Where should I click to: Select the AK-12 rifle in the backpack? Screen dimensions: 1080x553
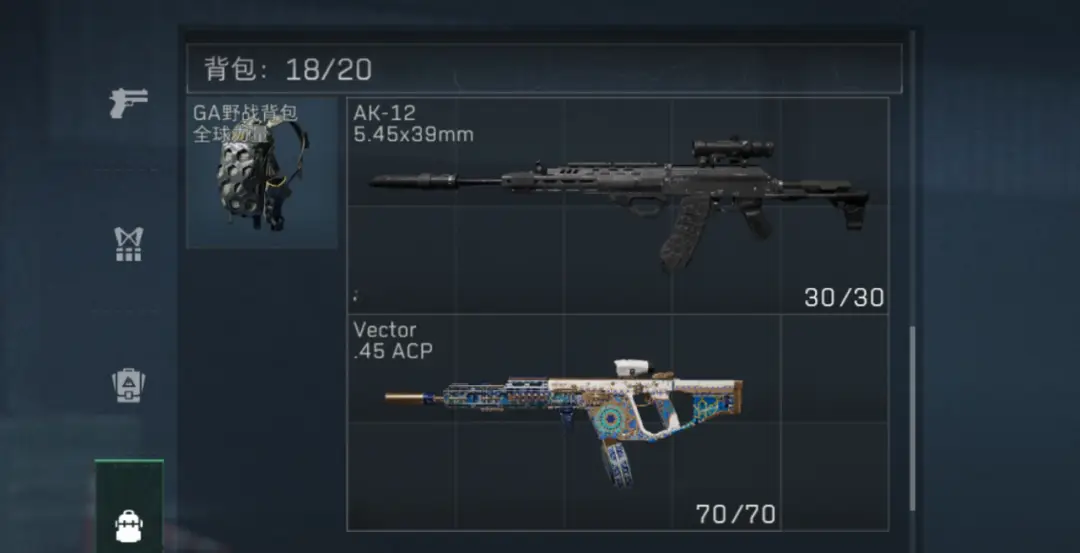[x=617, y=205]
